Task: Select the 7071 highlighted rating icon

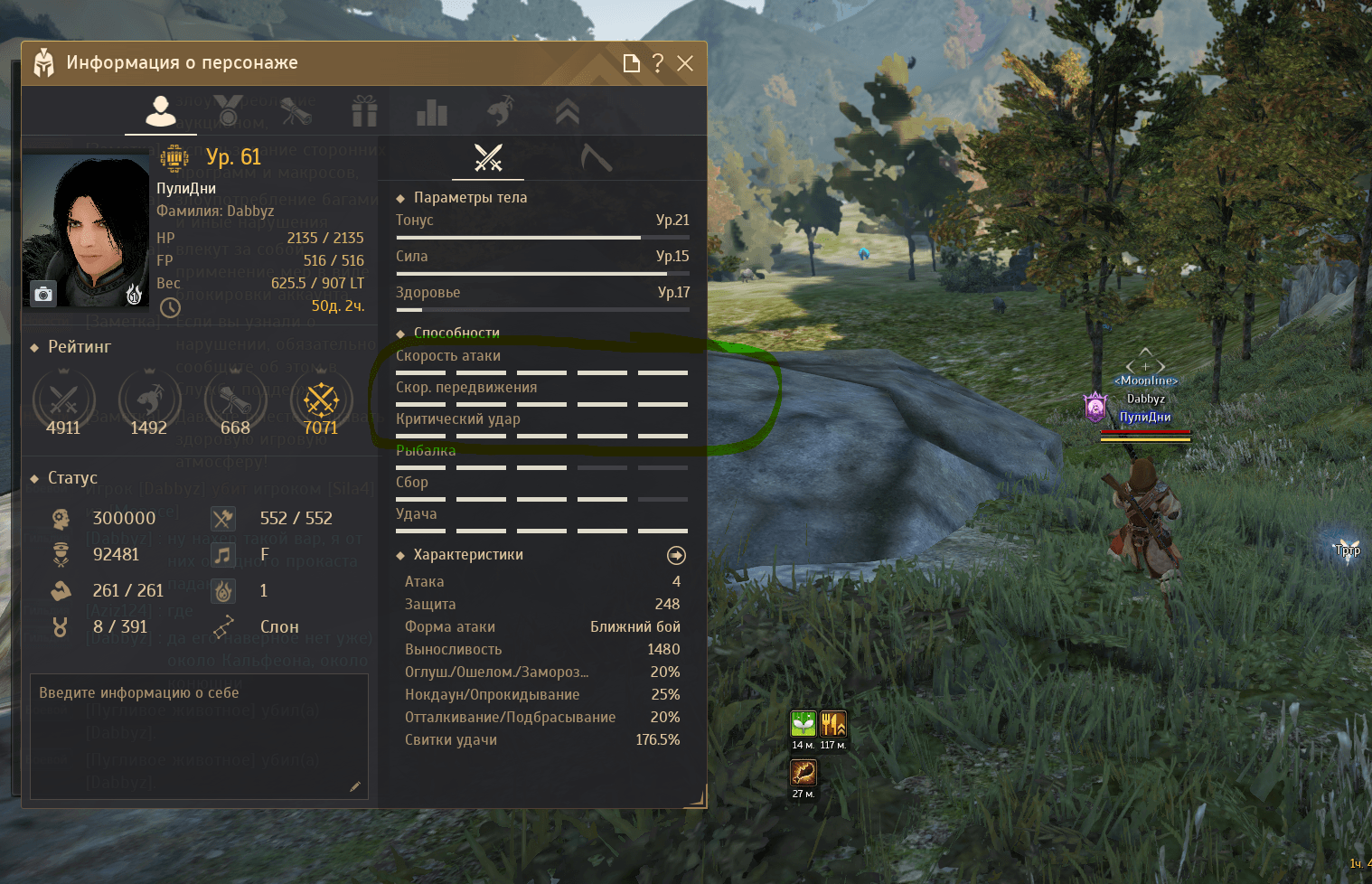Action: [x=321, y=400]
